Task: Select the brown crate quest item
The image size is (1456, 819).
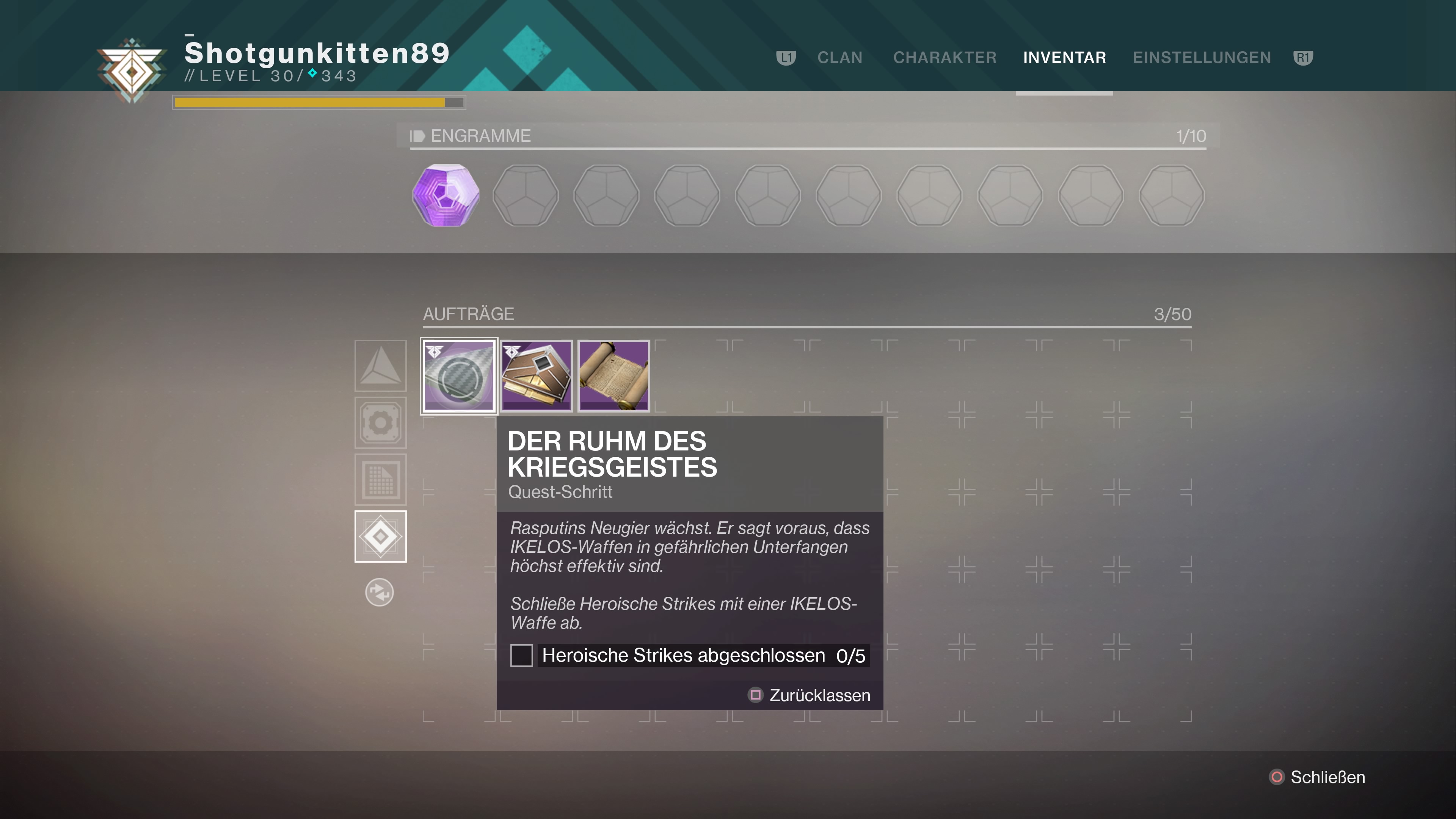Action: click(537, 376)
